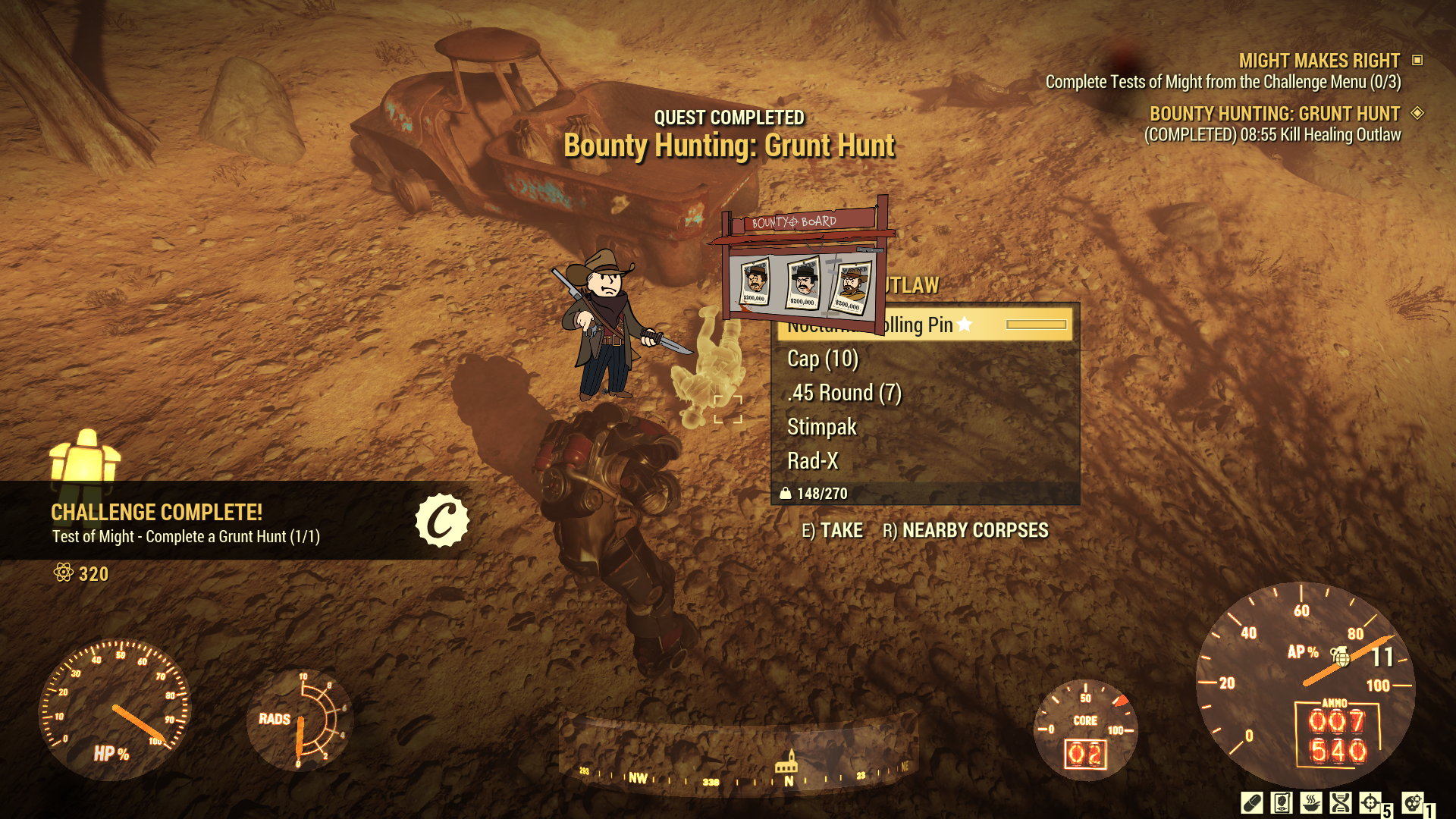Pick the .45 Round (7) loot row
The height and width of the screenshot is (819, 1456).
(x=844, y=393)
